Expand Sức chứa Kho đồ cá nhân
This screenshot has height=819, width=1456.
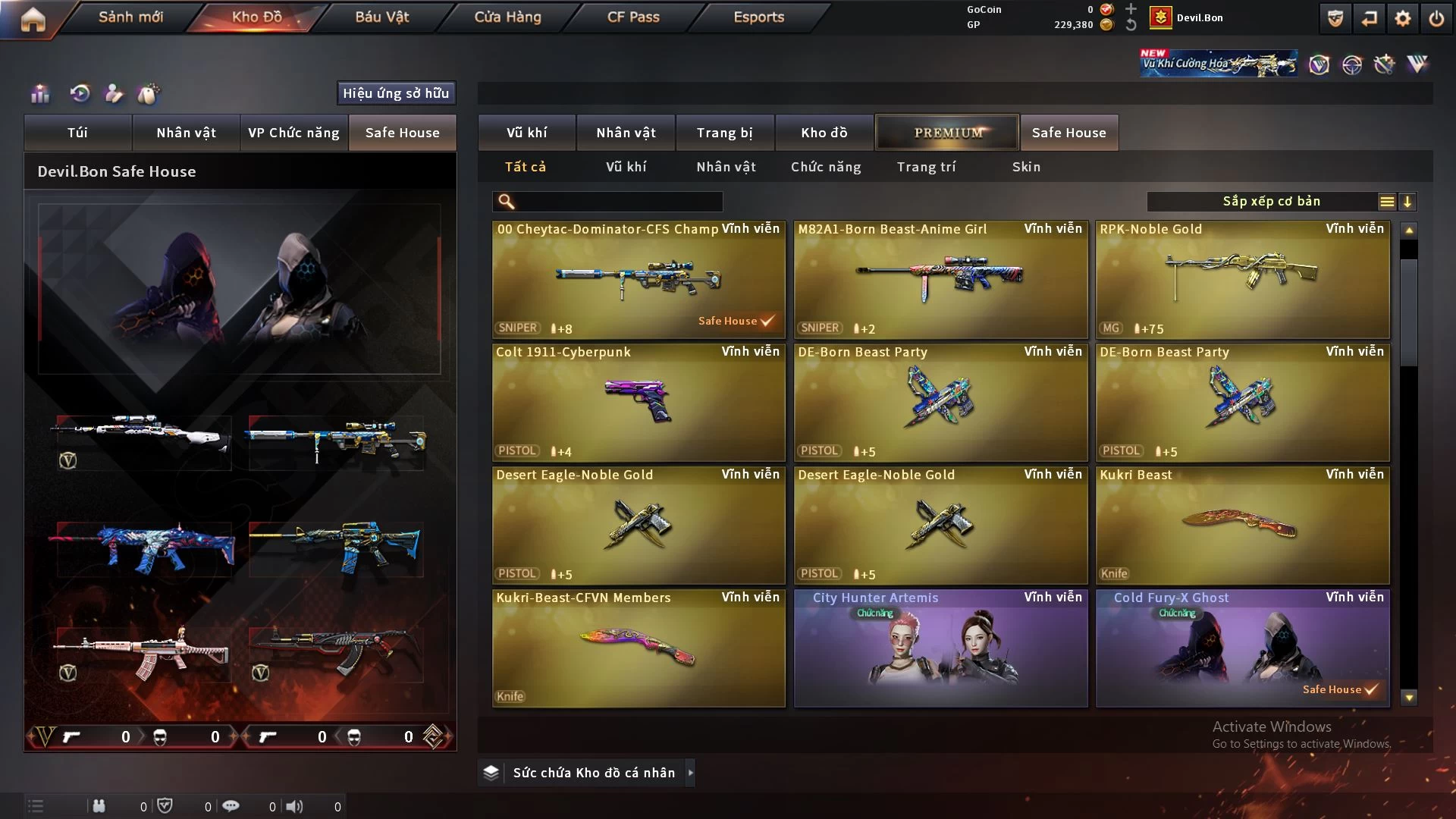[593, 773]
